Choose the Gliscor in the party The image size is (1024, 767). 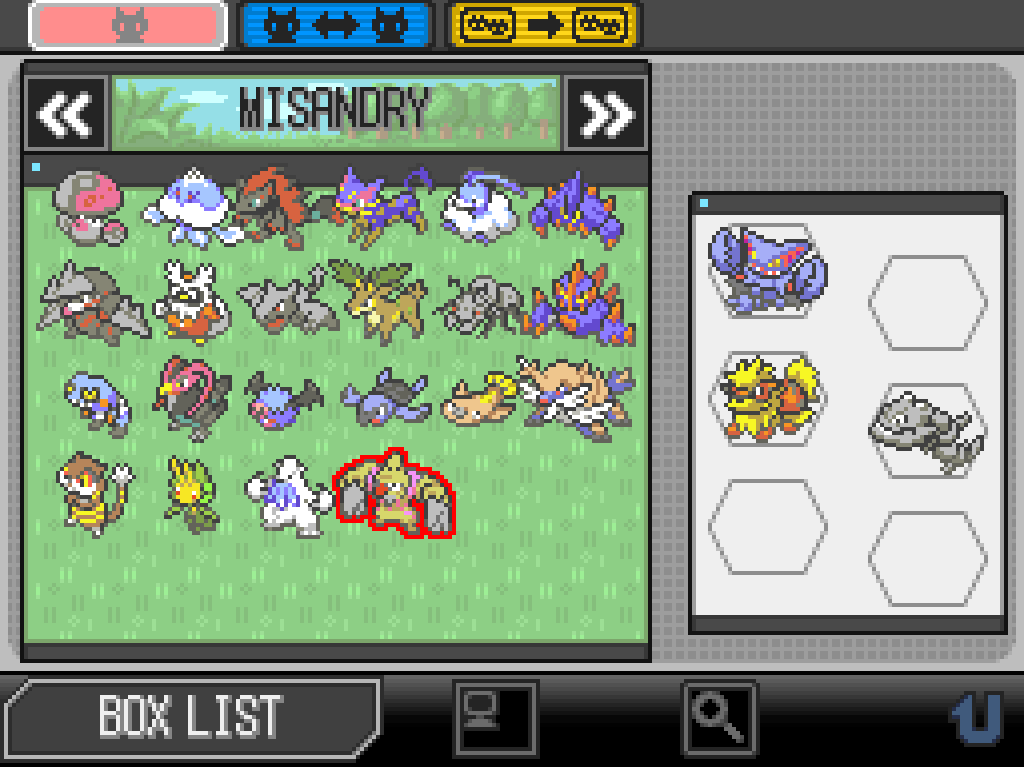(766, 268)
